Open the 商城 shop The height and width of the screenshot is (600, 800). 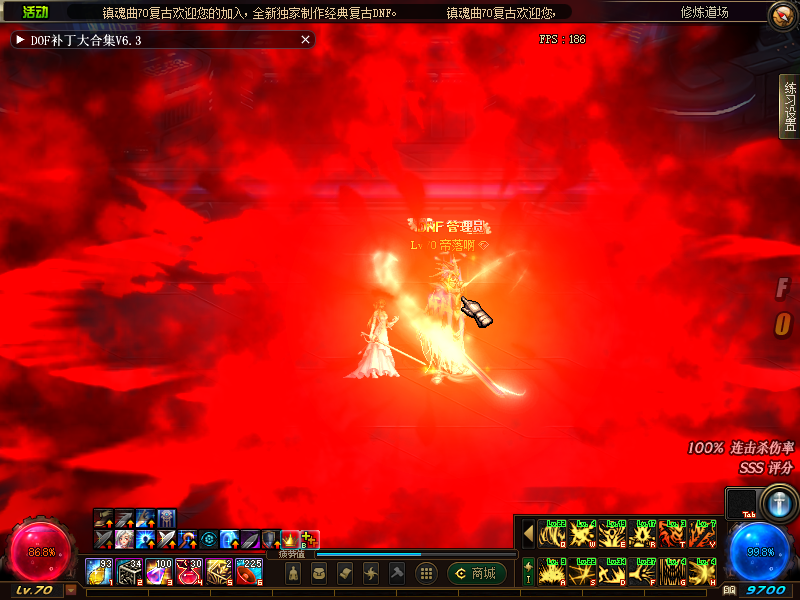point(476,573)
